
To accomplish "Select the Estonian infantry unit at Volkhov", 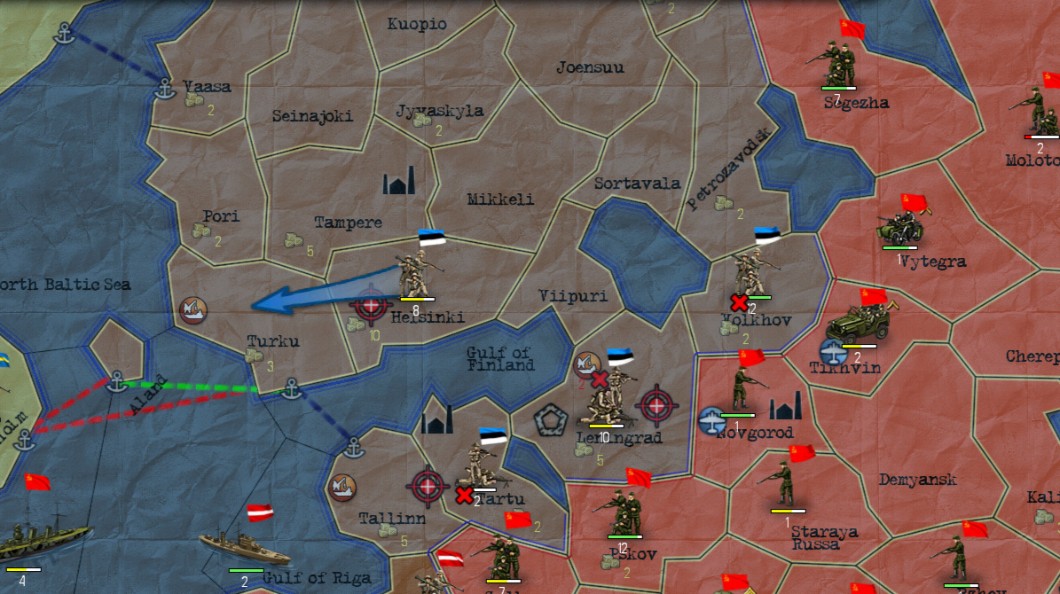I will tap(751, 271).
